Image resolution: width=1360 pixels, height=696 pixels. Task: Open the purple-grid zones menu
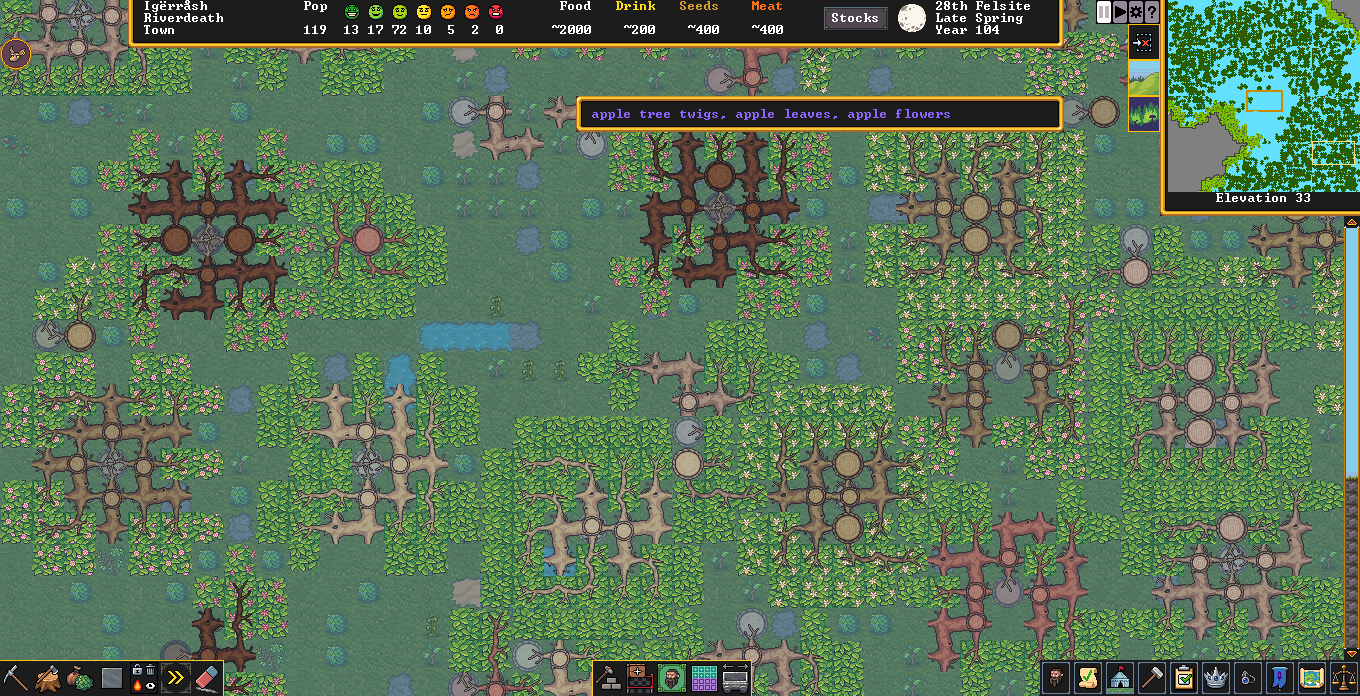[704, 678]
